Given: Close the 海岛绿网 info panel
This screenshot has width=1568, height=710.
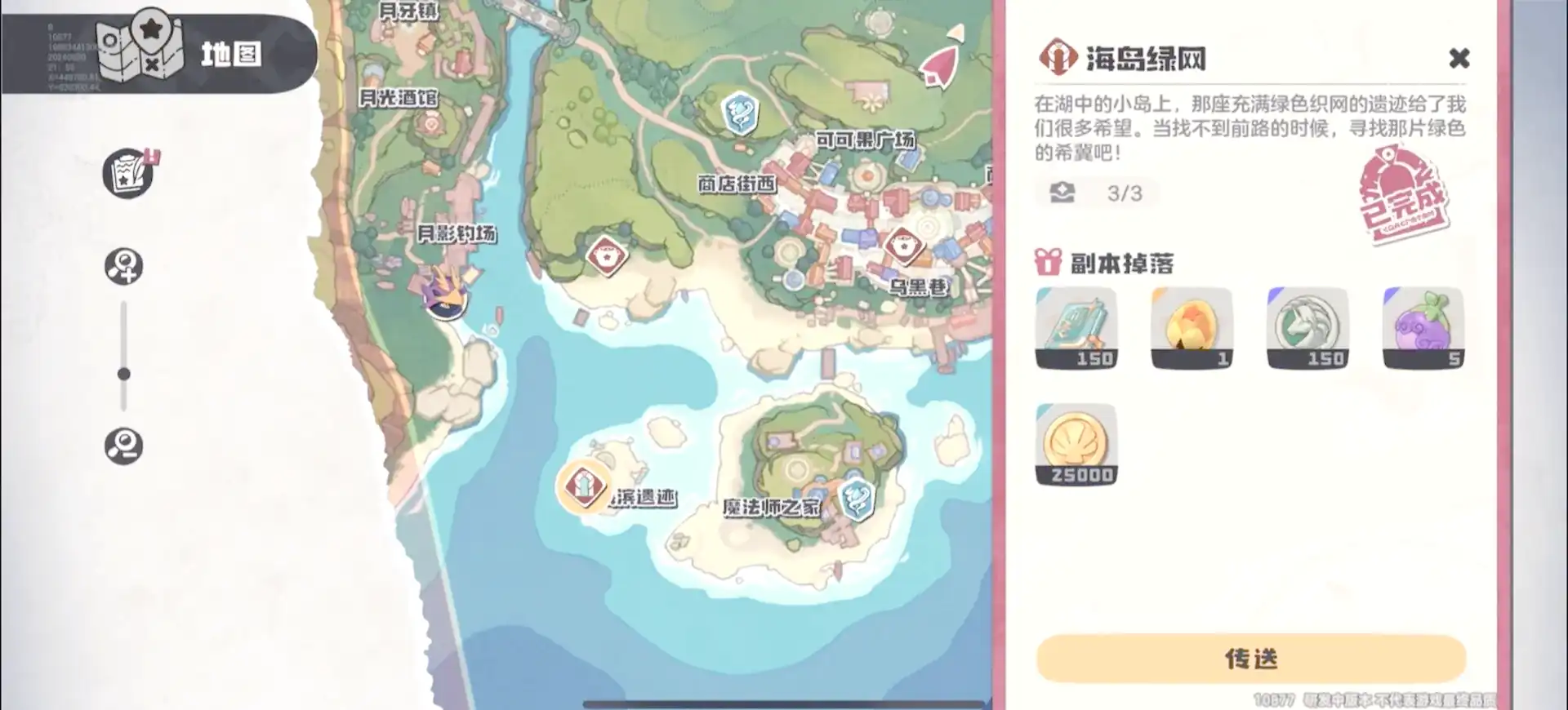Looking at the screenshot, I should tap(1459, 59).
